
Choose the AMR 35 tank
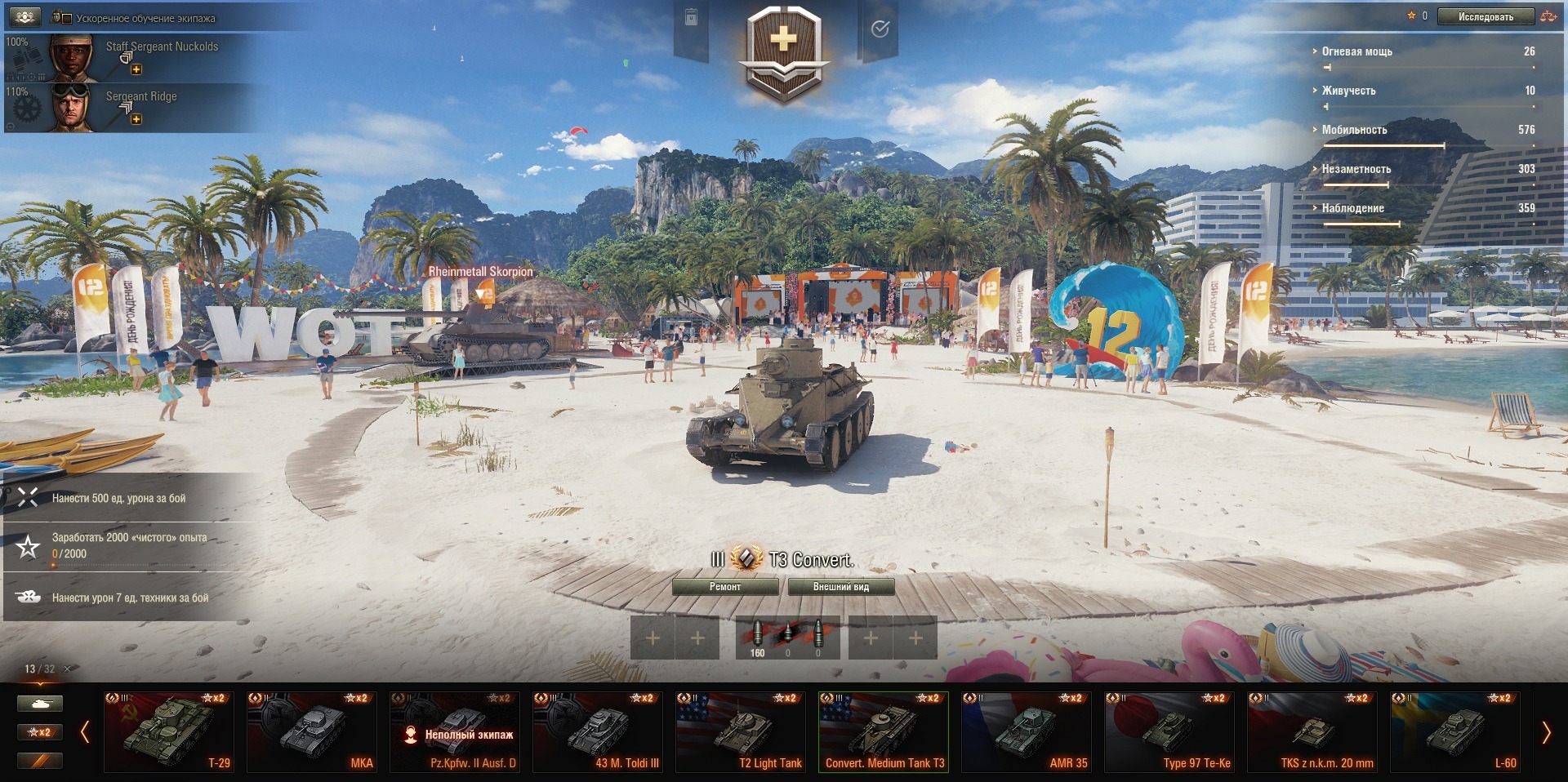(1027, 731)
